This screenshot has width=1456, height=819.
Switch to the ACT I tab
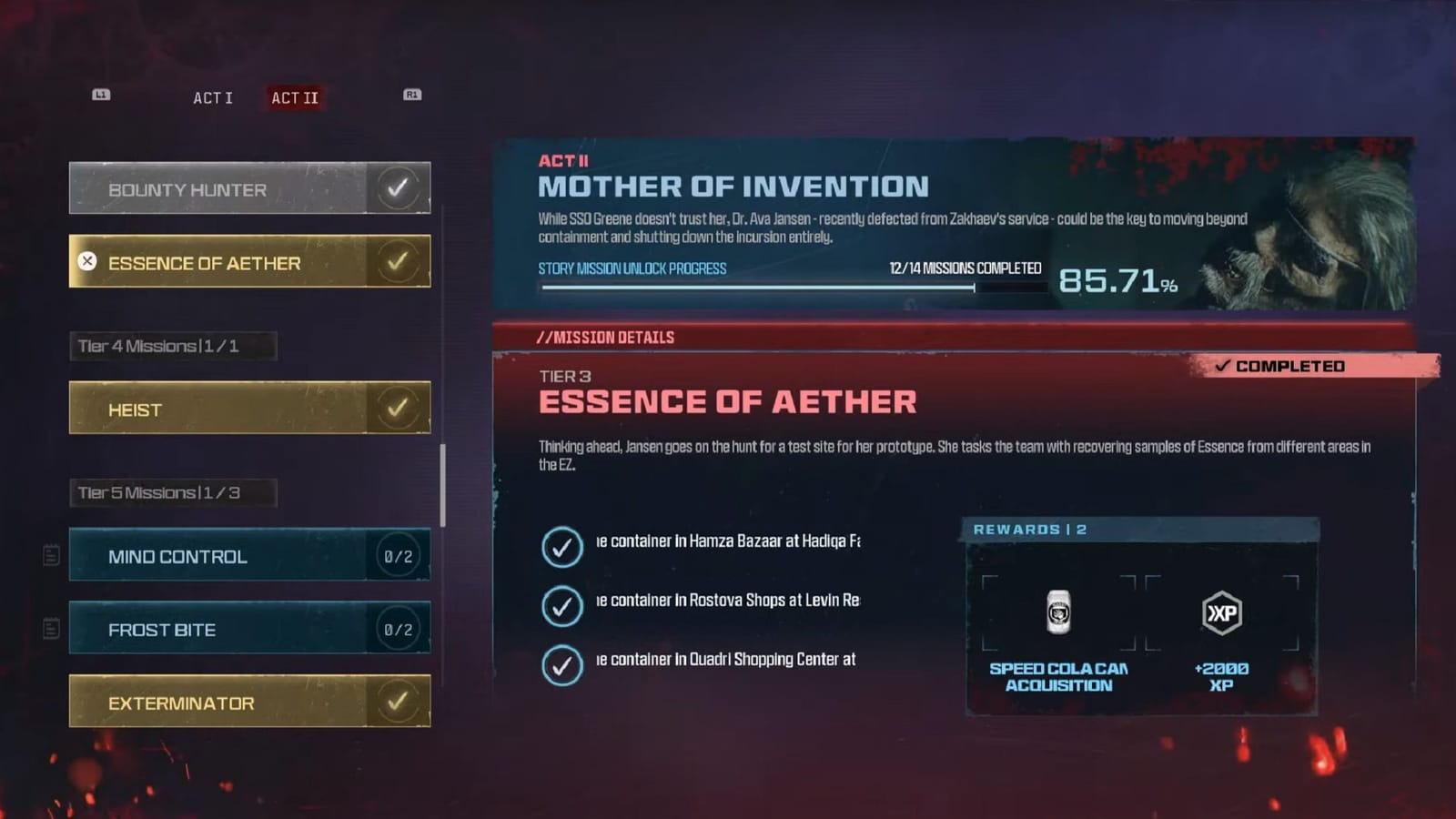(212, 97)
